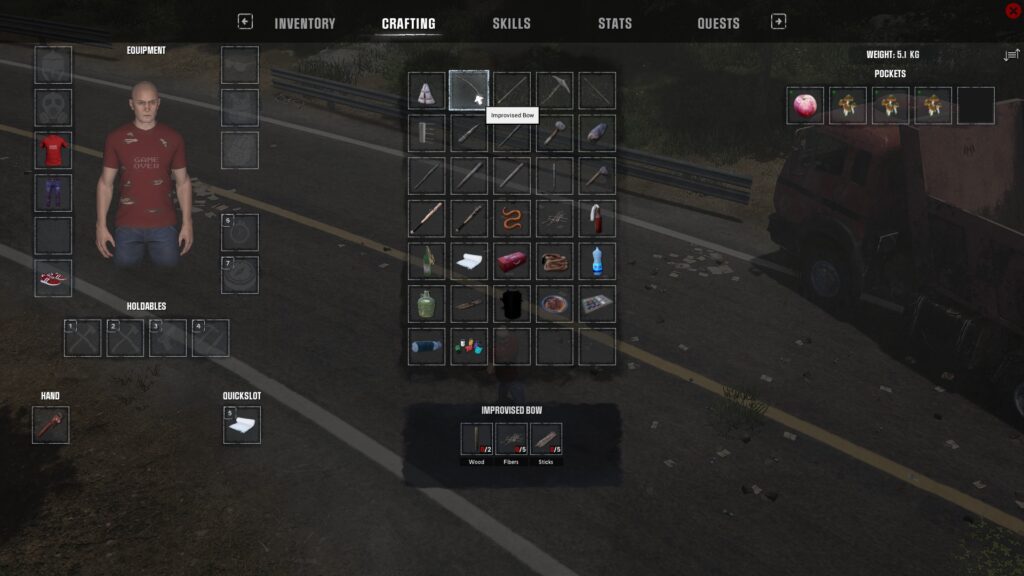
Task: Select the red t-shirt equipment slot
Action: [53, 150]
